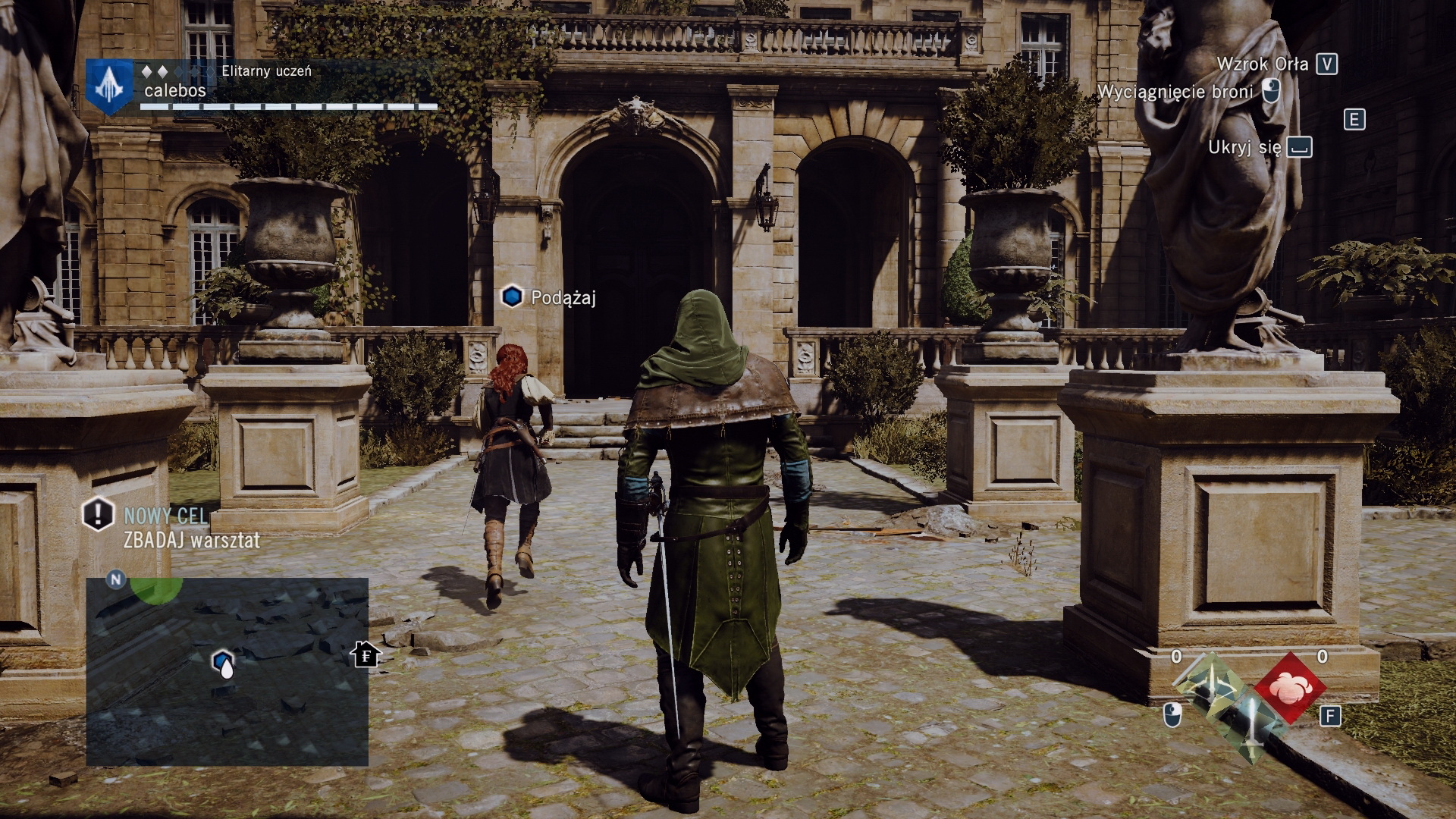Select the blue objective marker on minimap
Image resolution: width=1456 pixels, height=819 pixels.
[x=222, y=662]
